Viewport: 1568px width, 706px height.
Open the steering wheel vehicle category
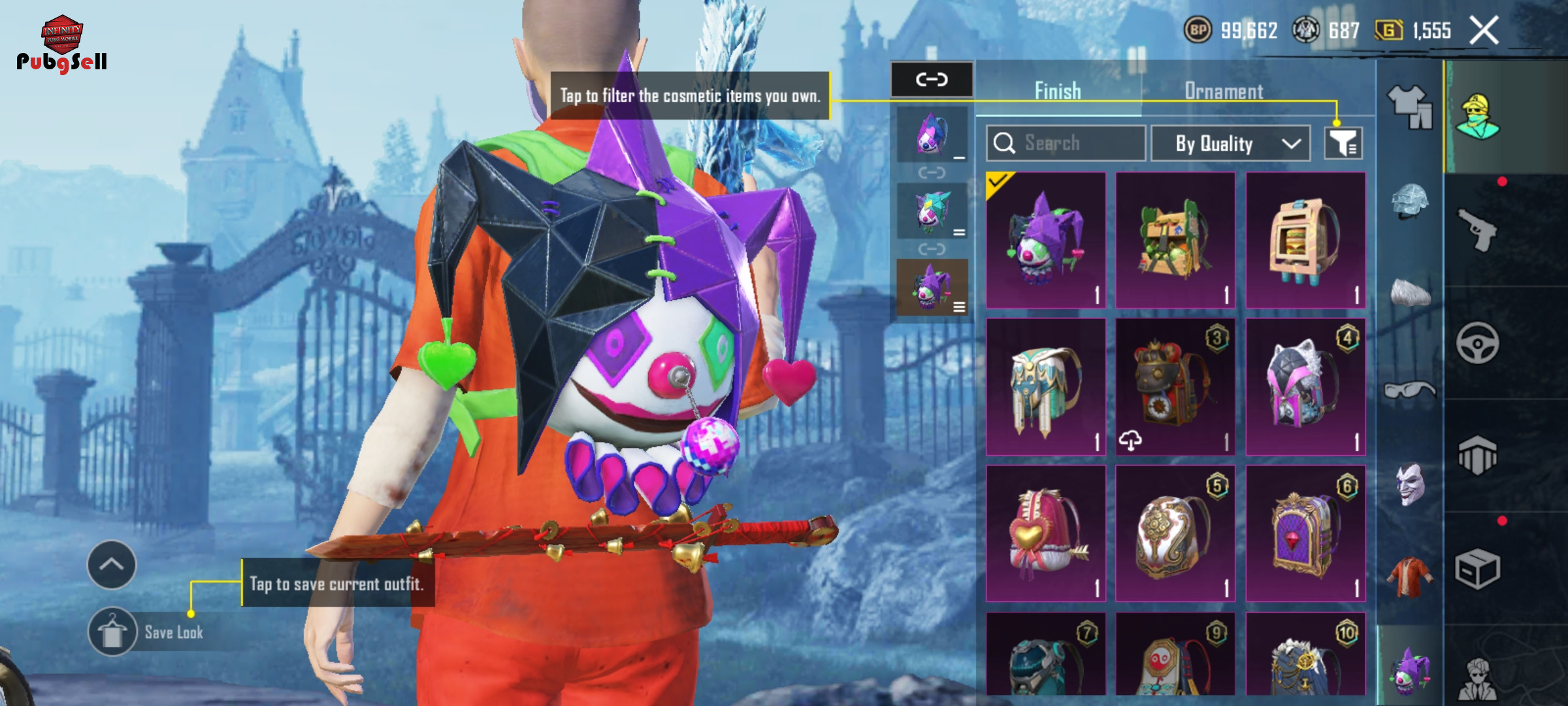1478,343
